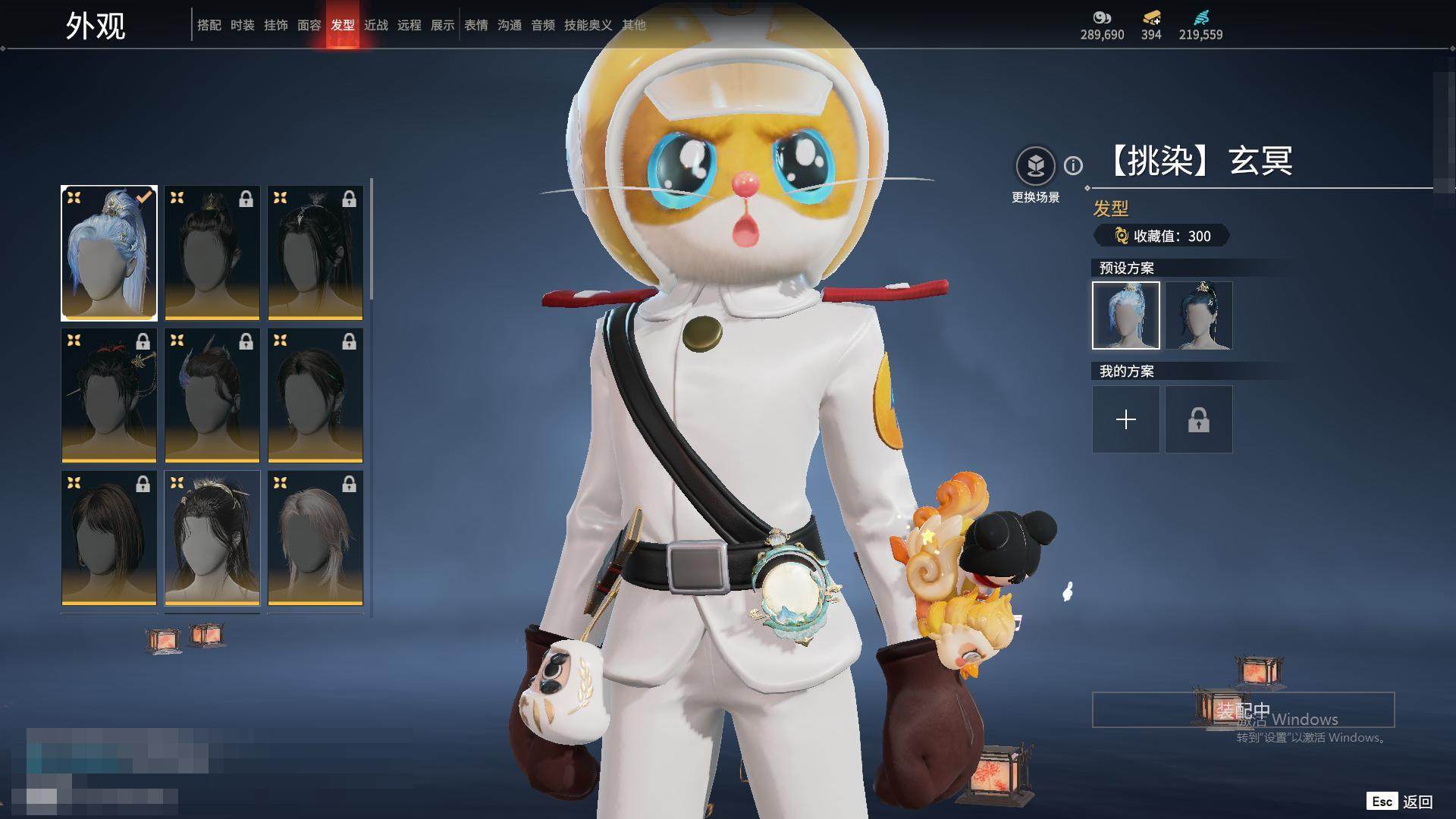Image resolution: width=1456 pixels, height=819 pixels.
Task: Select the equipped blue ponytail hairstyle
Action: tap(109, 253)
